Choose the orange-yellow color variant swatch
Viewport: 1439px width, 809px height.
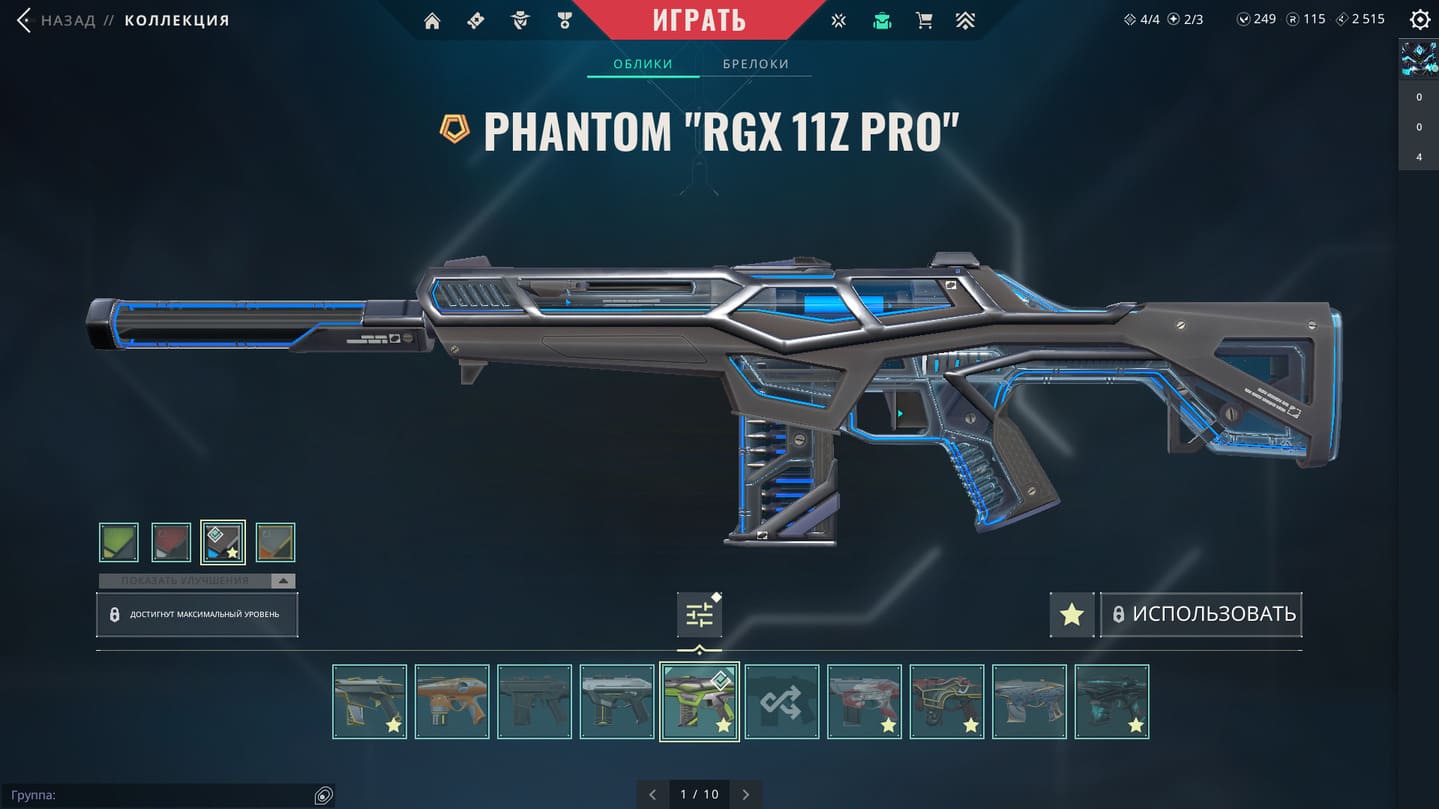(275, 542)
